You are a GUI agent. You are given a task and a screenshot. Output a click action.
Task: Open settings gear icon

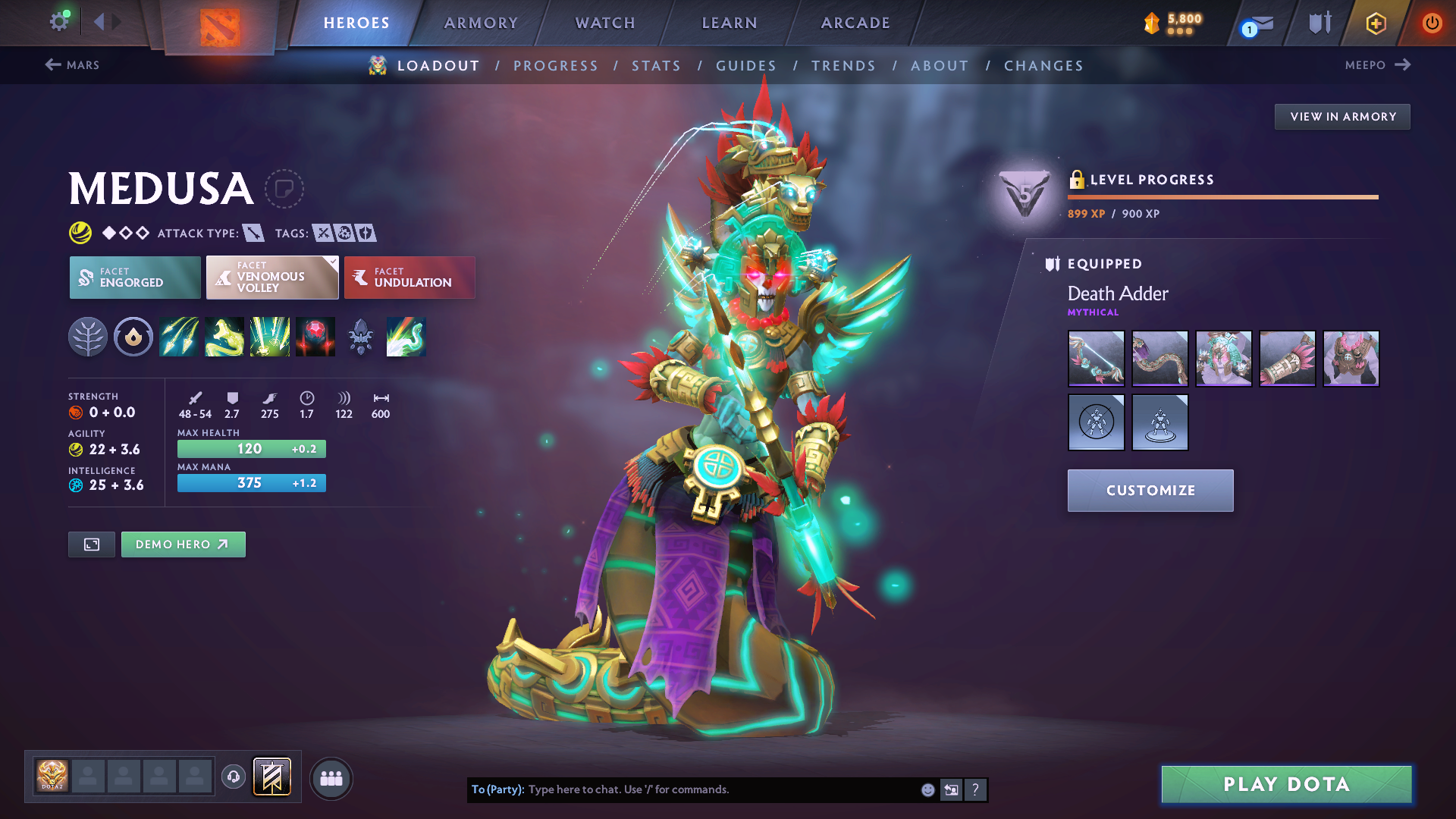click(x=59, y=21)
